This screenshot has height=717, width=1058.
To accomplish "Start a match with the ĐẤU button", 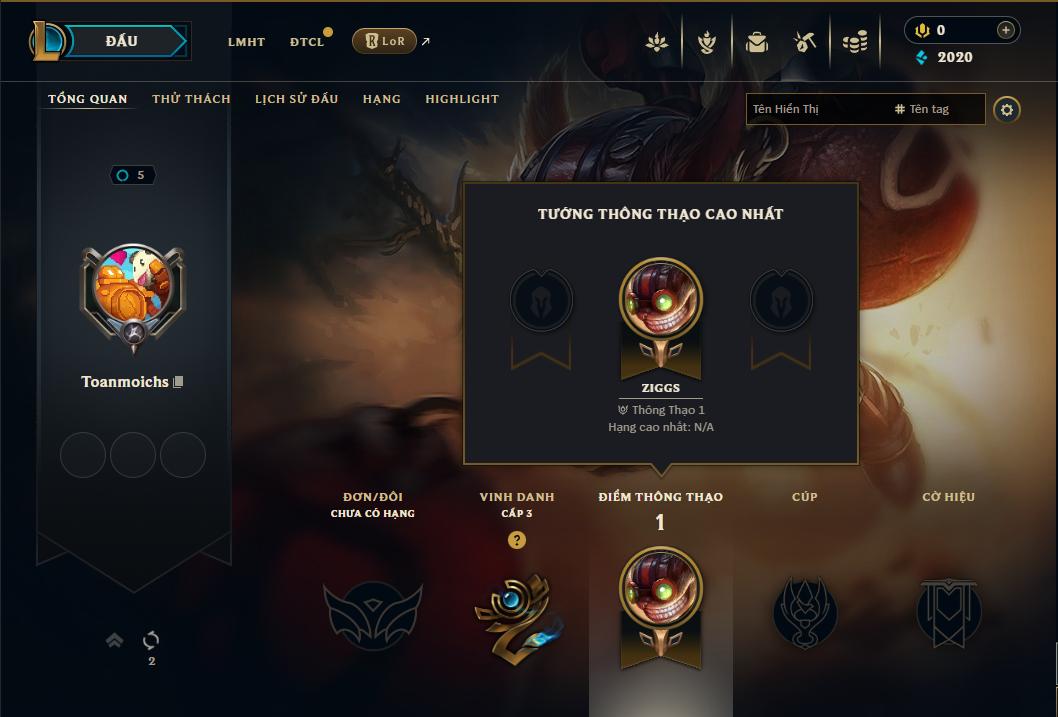I will coord(120,41).
